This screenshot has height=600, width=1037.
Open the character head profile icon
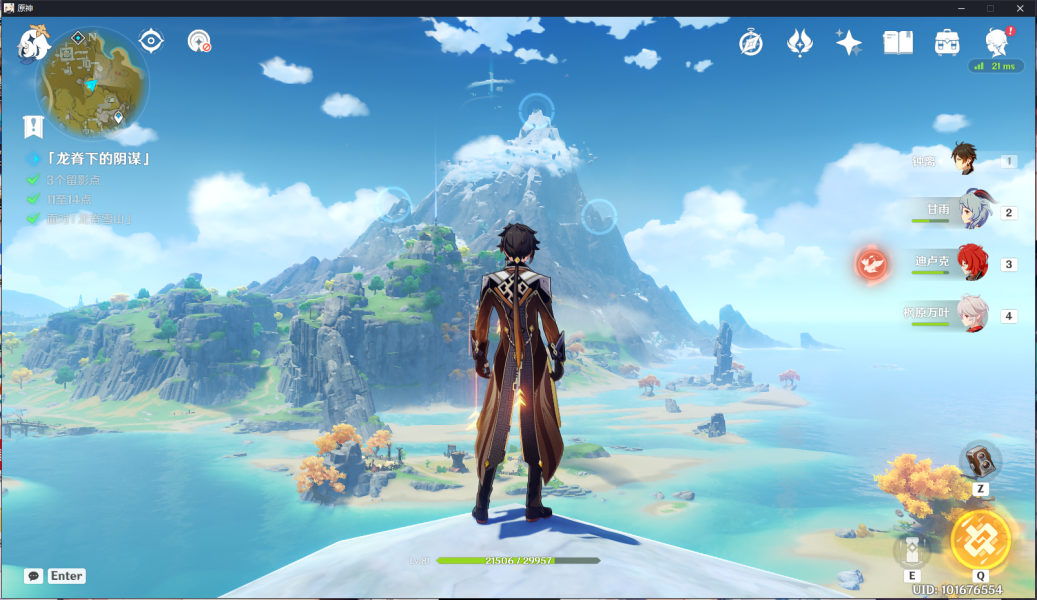tap(996, 42)
